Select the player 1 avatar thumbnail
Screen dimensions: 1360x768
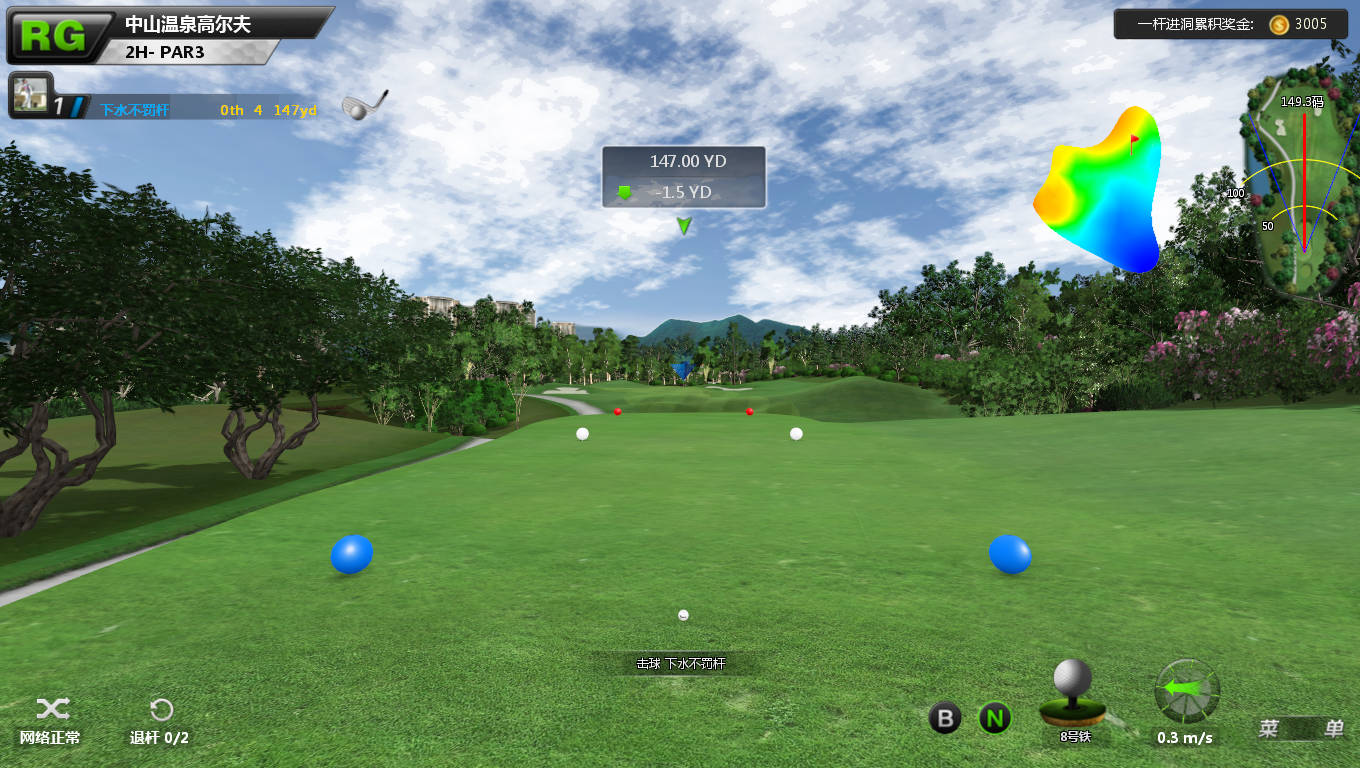(x=29, y=96)
